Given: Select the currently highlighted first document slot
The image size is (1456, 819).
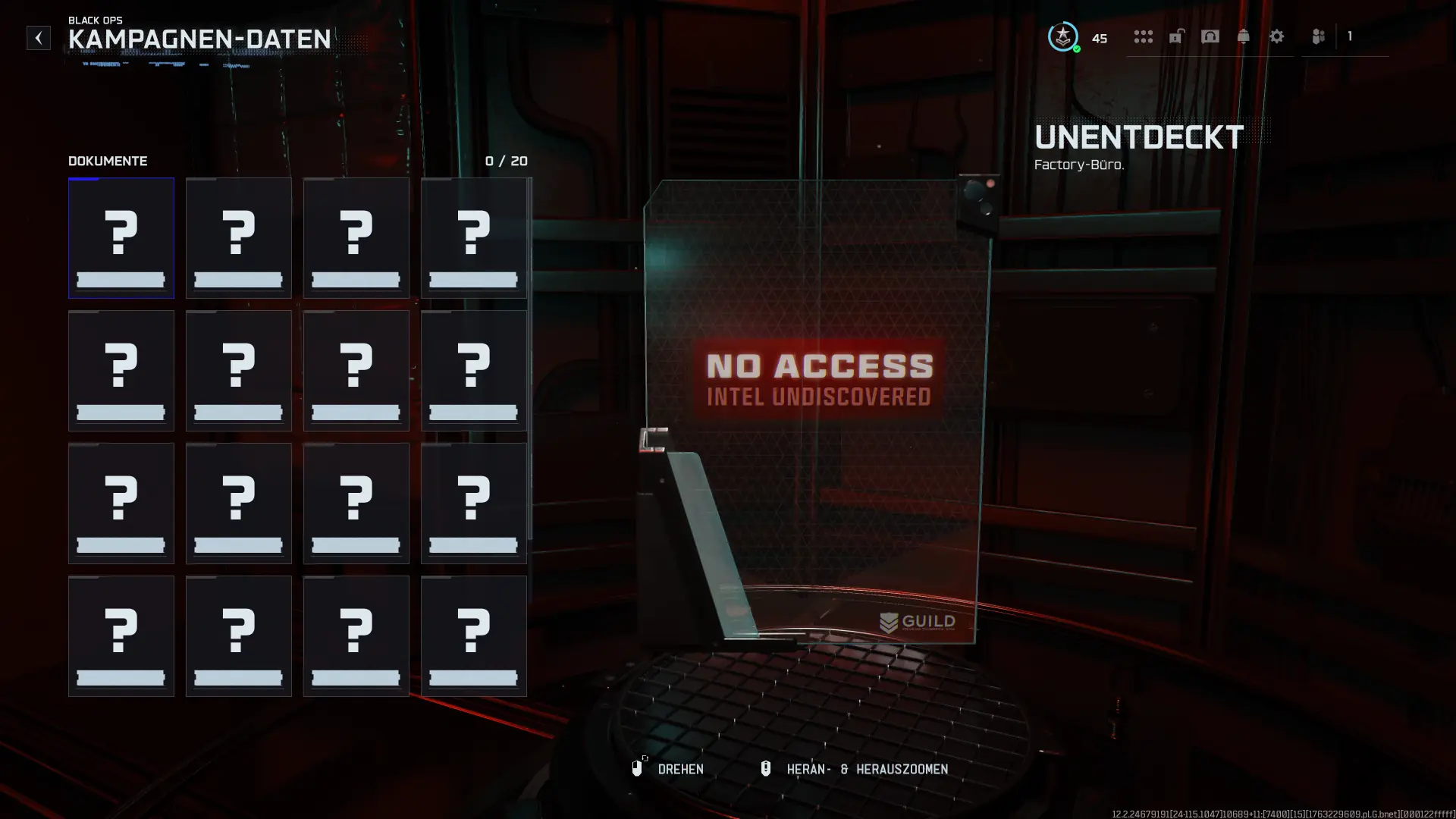Looking at the screenshot, I should coord(121,237).
